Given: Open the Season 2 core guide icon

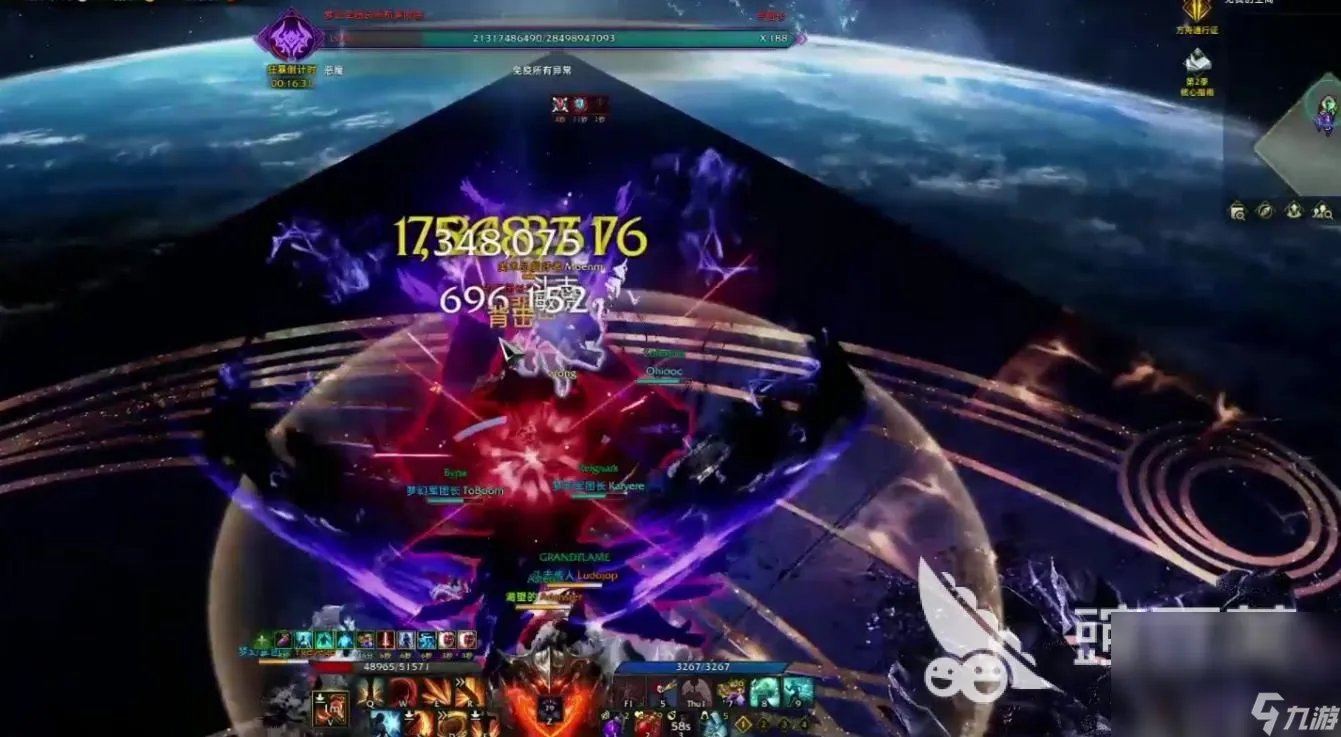Looking at the screenshot, I should tap(1197, 62).
